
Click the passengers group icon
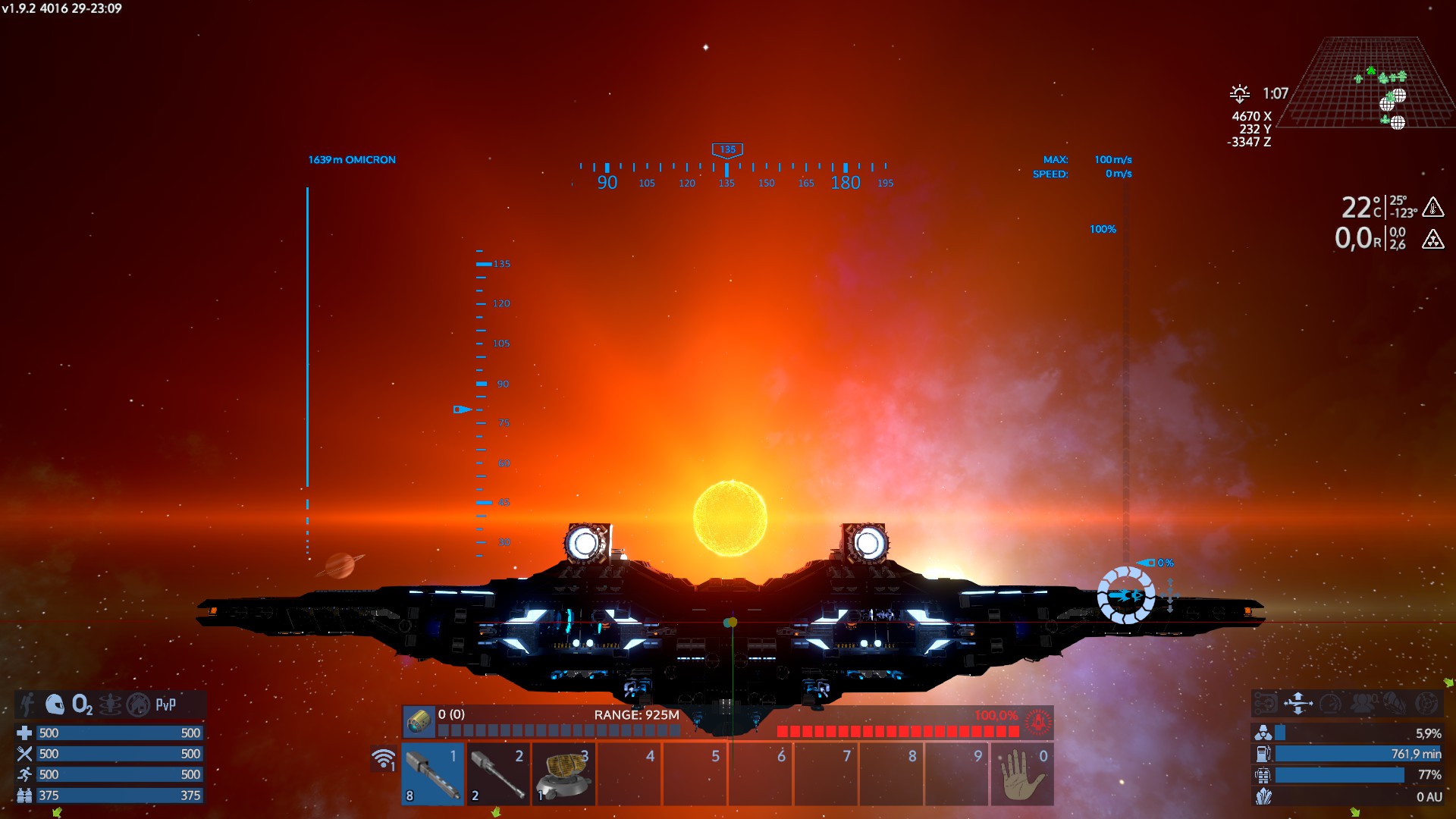point(1363,703)
